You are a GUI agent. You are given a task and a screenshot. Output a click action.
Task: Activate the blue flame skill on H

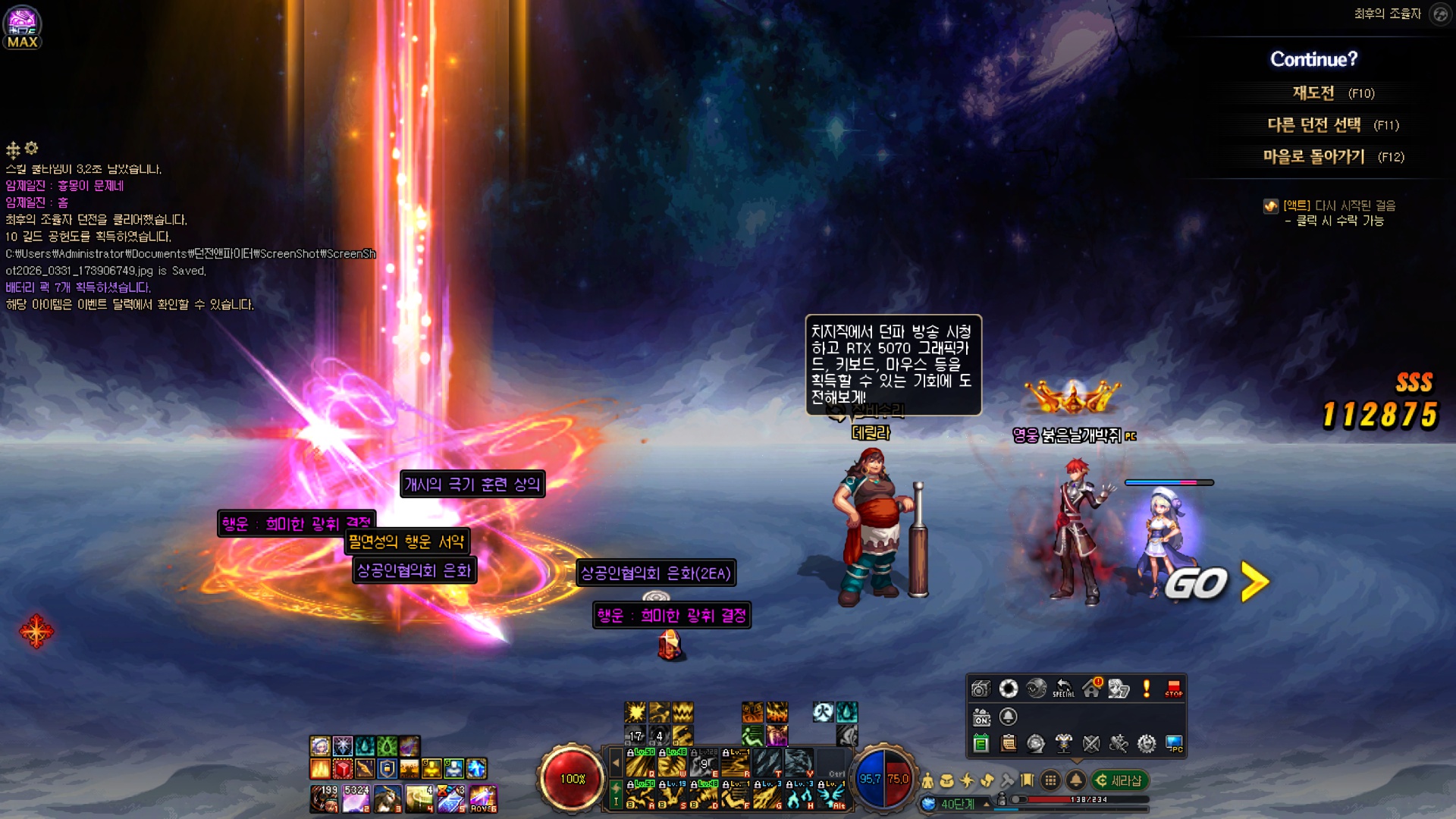click(x=799, y=796)
